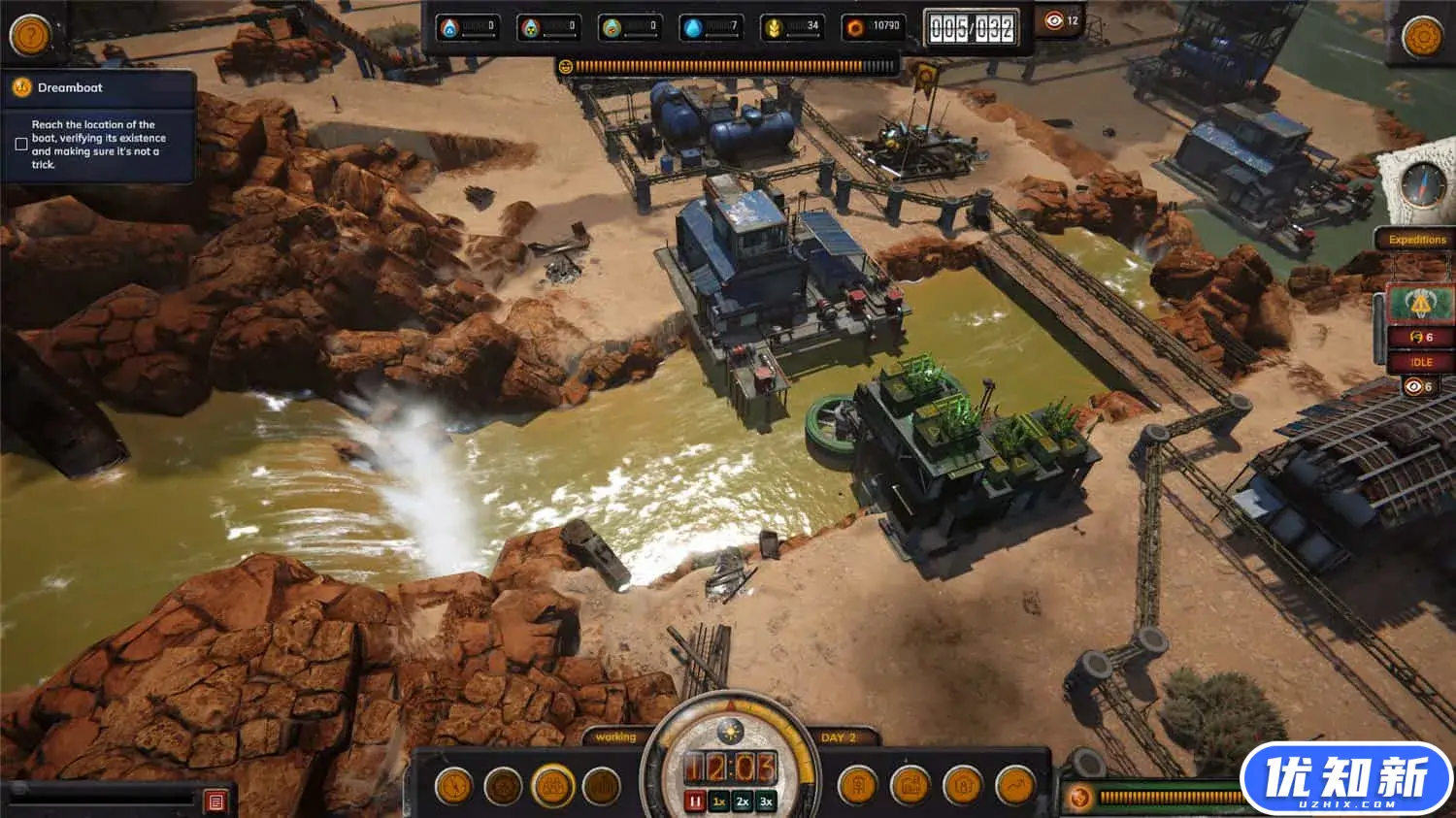This screenshot has height=818, width=1456.
Task: Open the statistics trend arrow button
Action: click(1014, 786)
